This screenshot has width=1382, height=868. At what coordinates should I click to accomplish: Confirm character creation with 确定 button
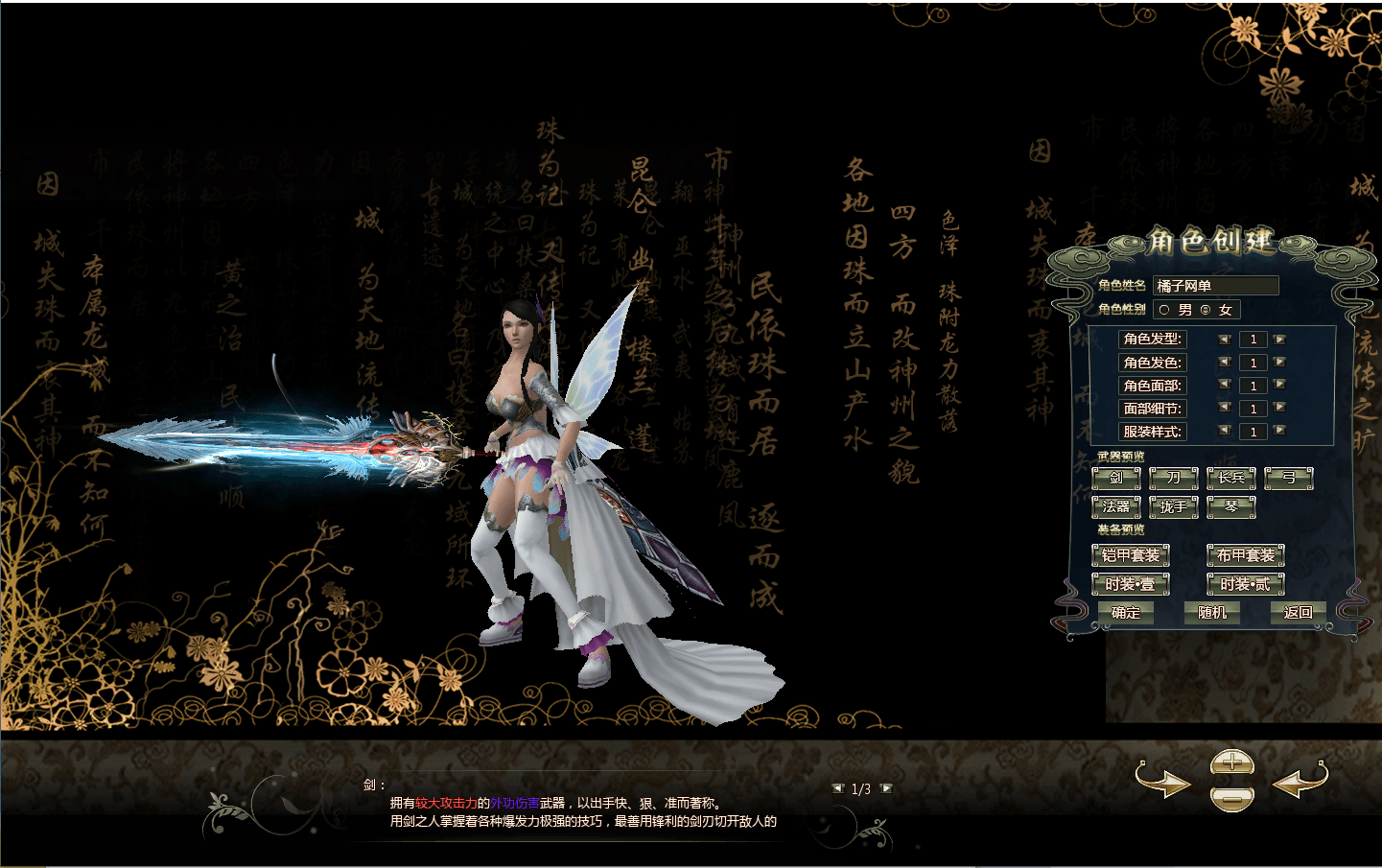click(1127, 613)
